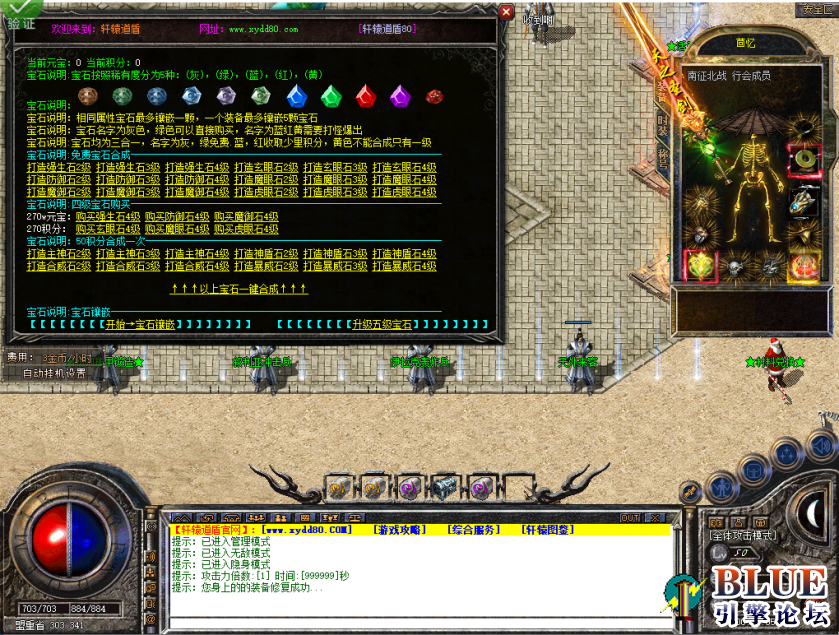Open the 轩辕图鉴 codex link
This screenshot has height=635, width=839.
(x=547, y=529)
